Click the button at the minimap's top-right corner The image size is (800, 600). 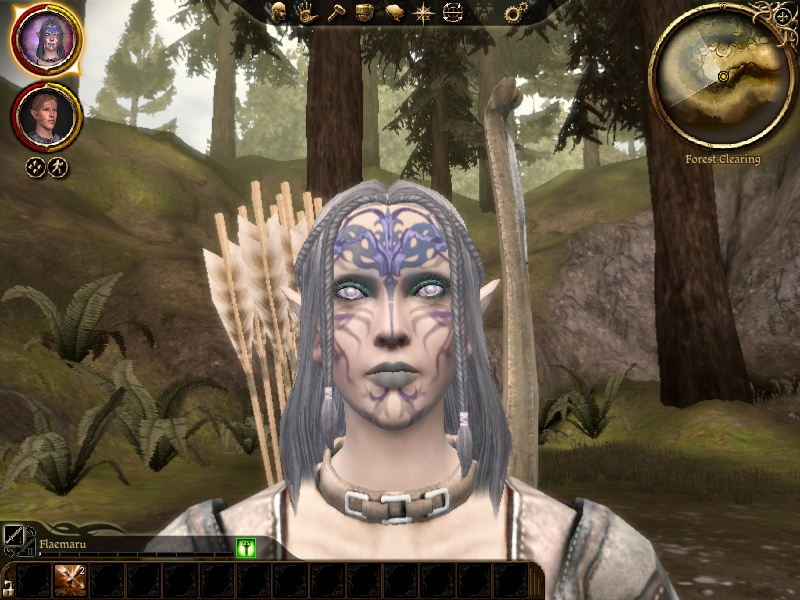782,17
